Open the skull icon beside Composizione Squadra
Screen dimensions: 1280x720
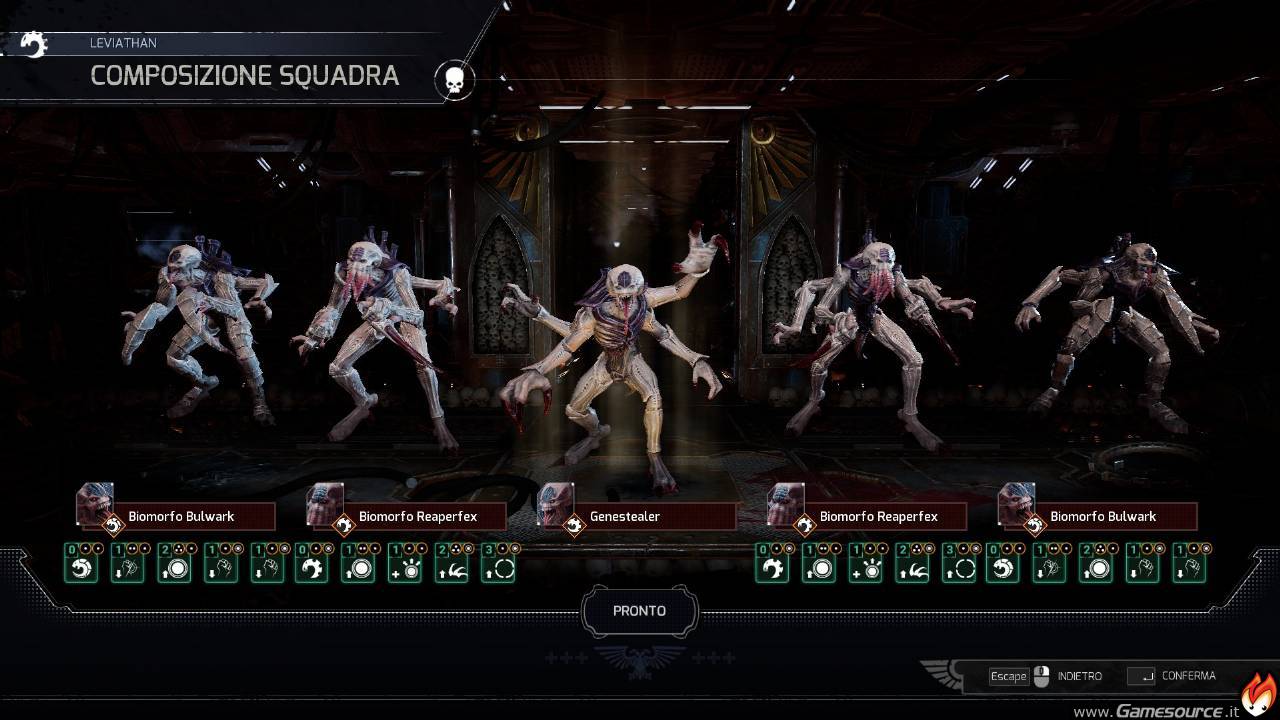[454, 80]
